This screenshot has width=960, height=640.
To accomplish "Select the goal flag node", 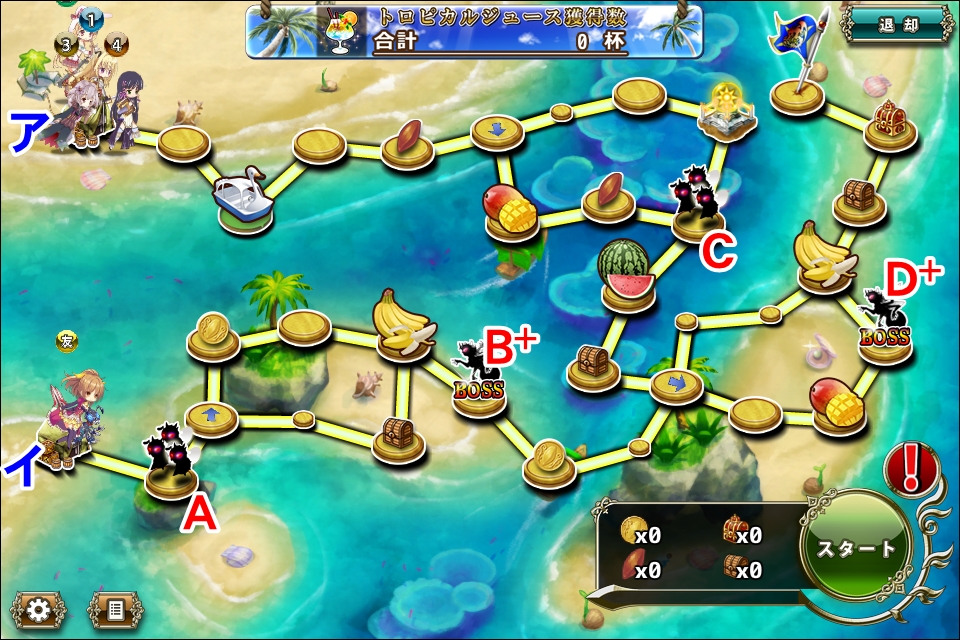I will pyautogui.click(x=800, y=65).
